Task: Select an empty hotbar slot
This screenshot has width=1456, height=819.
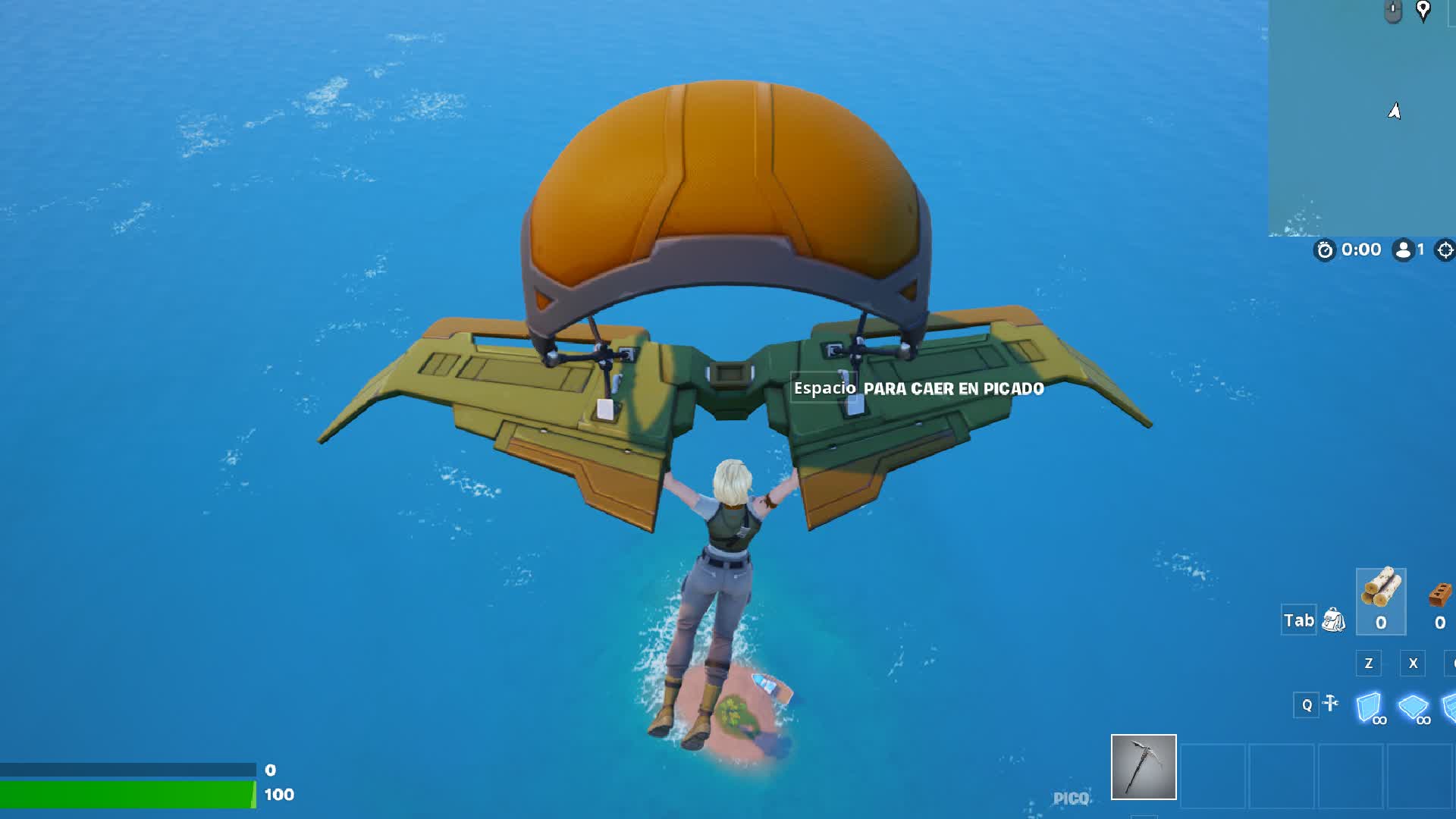Action: tap(1213, 770)
